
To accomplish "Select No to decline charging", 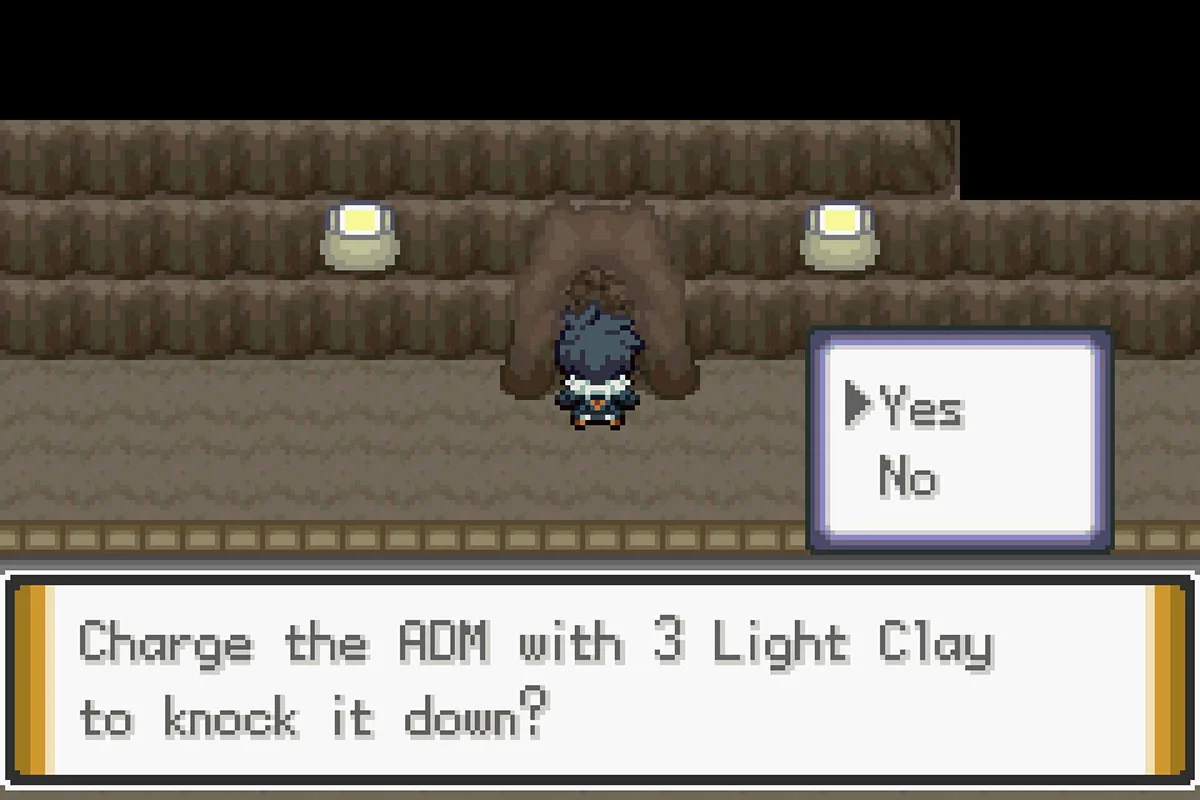I will click(908, 477).
